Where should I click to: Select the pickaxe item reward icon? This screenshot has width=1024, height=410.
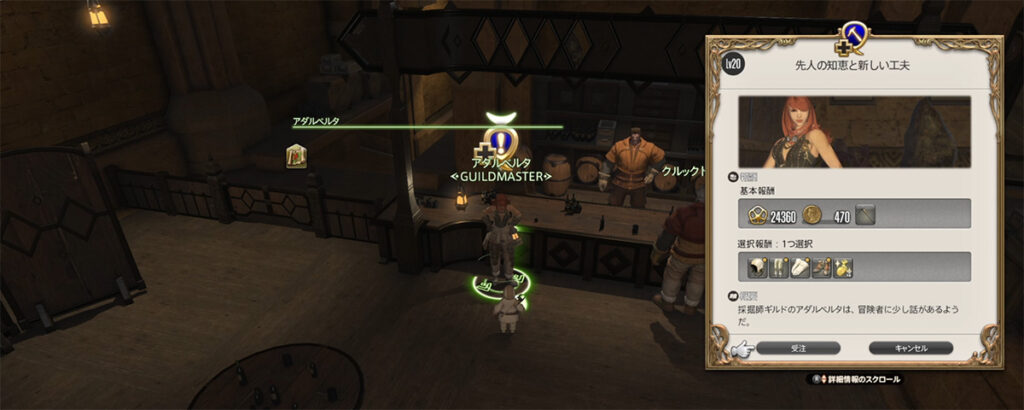(865, 213)
